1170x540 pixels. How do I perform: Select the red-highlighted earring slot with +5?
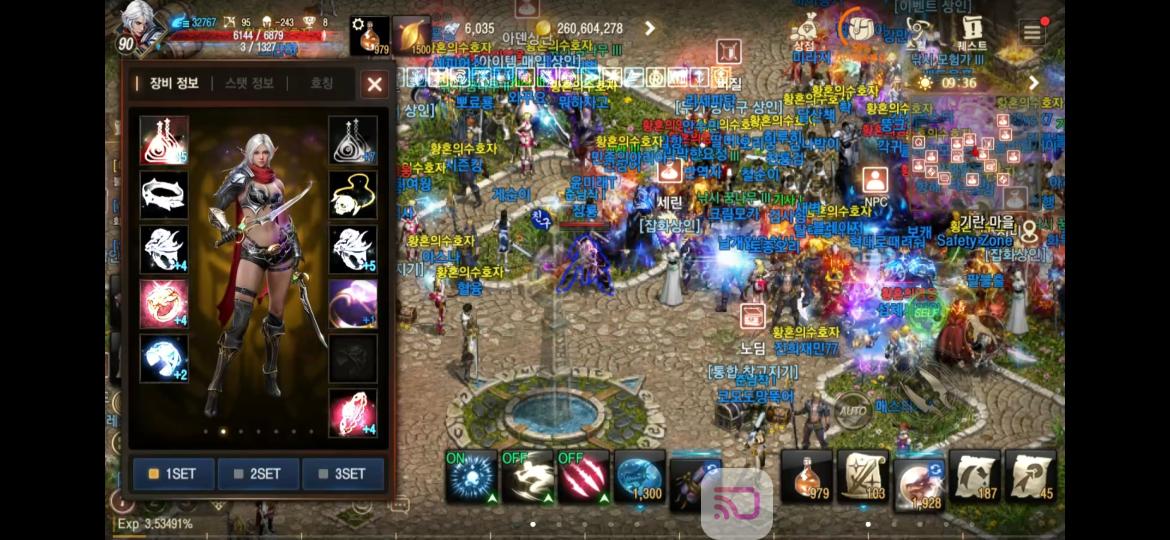click(164, 140)
